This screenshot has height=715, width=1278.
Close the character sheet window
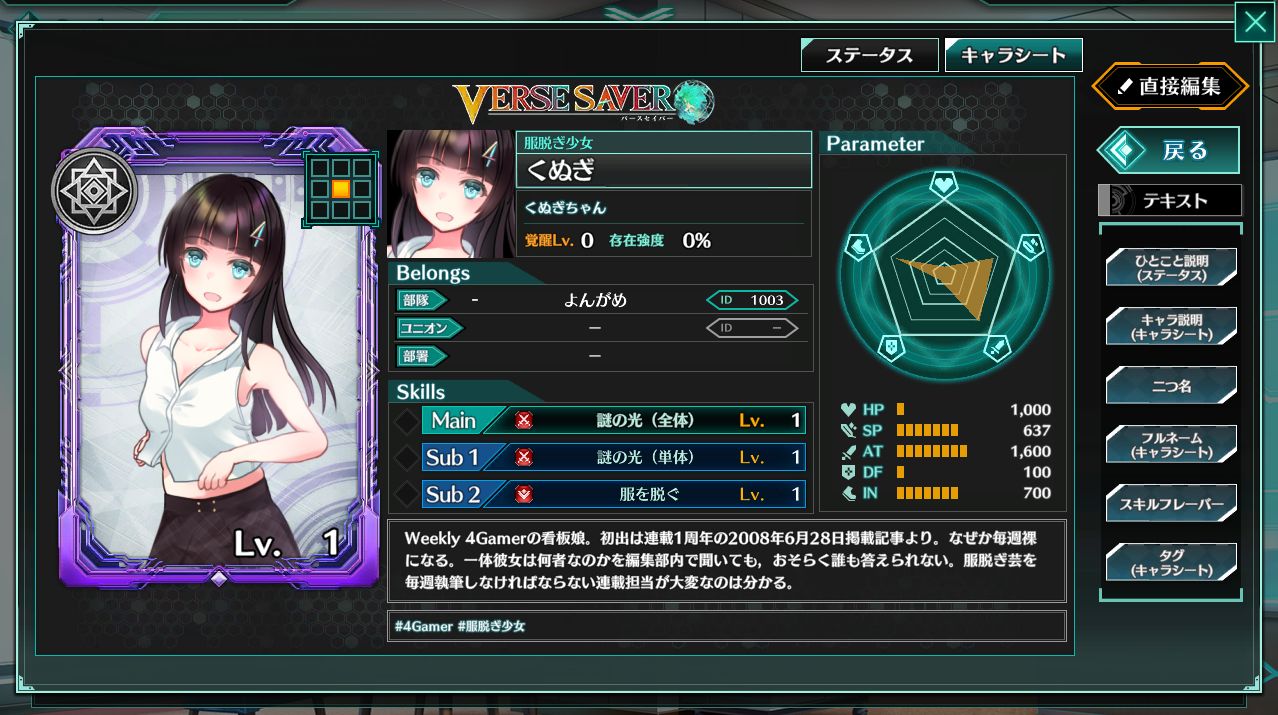click(x=1255, y=23)
